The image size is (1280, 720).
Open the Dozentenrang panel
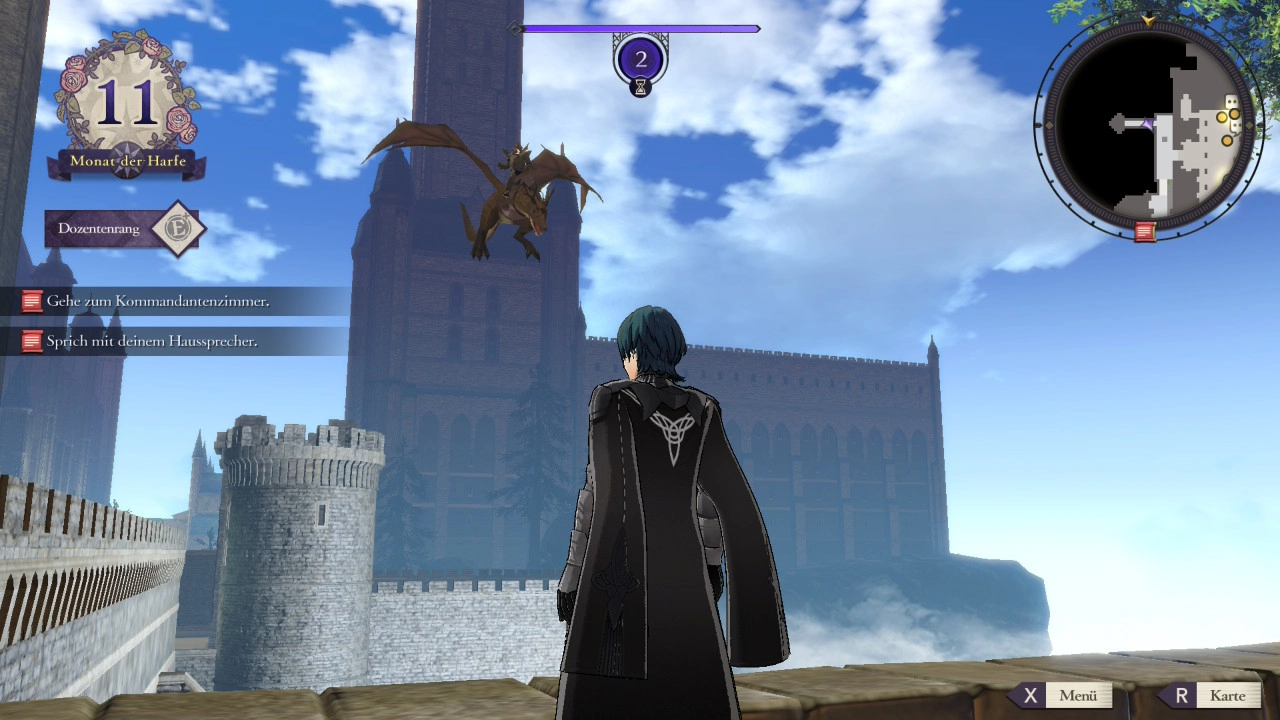click(x=124, y=229)
